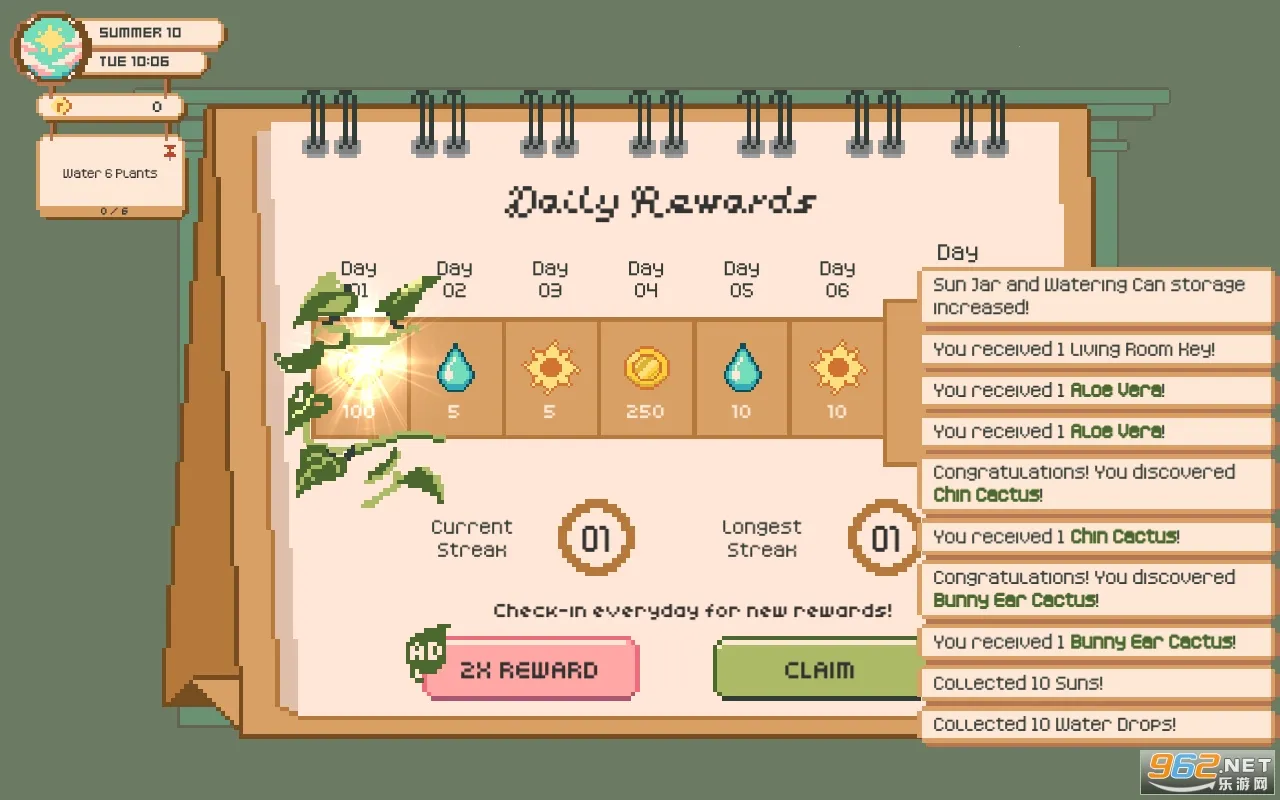Click the Current Streak 01 badge

(x=596, y=537)
